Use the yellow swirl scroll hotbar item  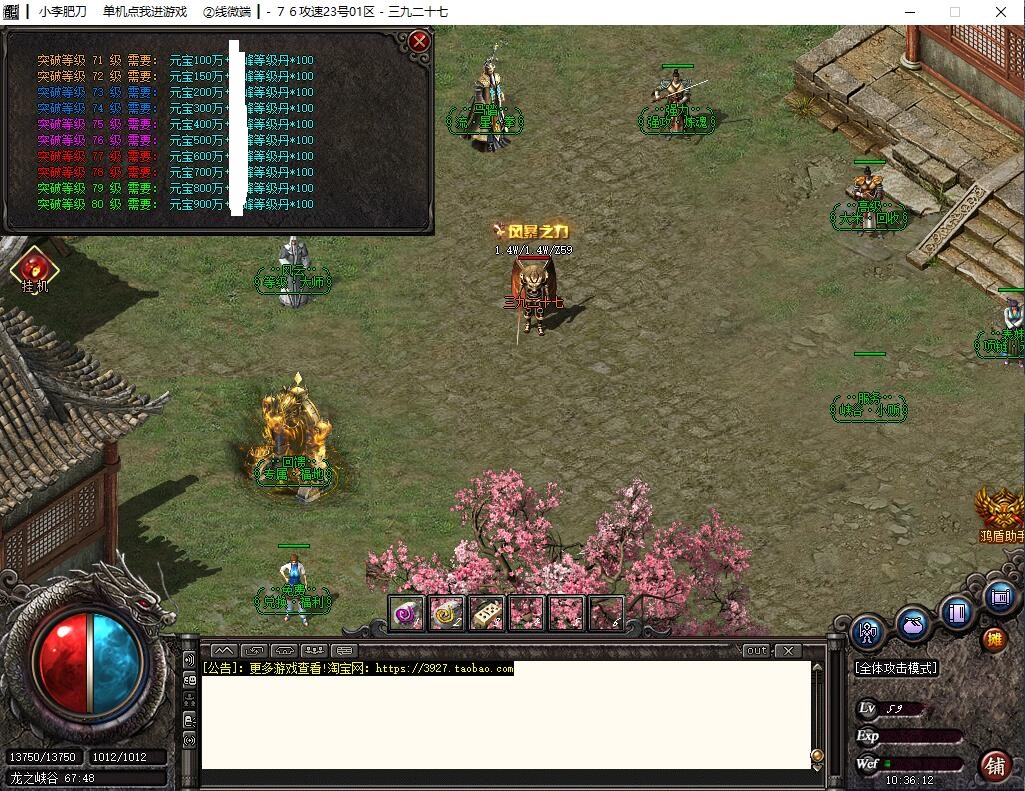coord(447,613)
